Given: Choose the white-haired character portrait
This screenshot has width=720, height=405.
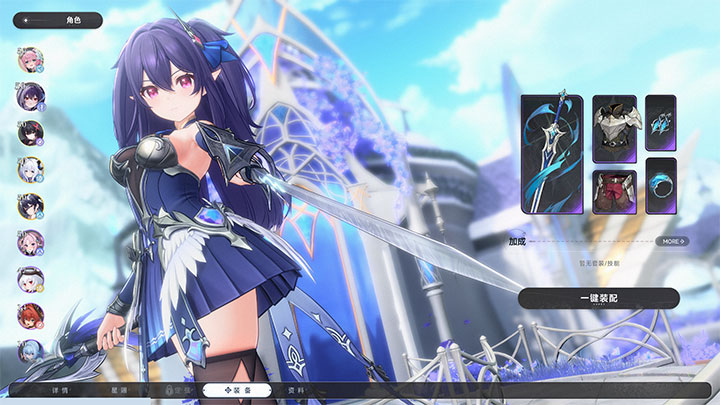Looking at the screenshot, I should pyautogui.click(x=30, y=170).
